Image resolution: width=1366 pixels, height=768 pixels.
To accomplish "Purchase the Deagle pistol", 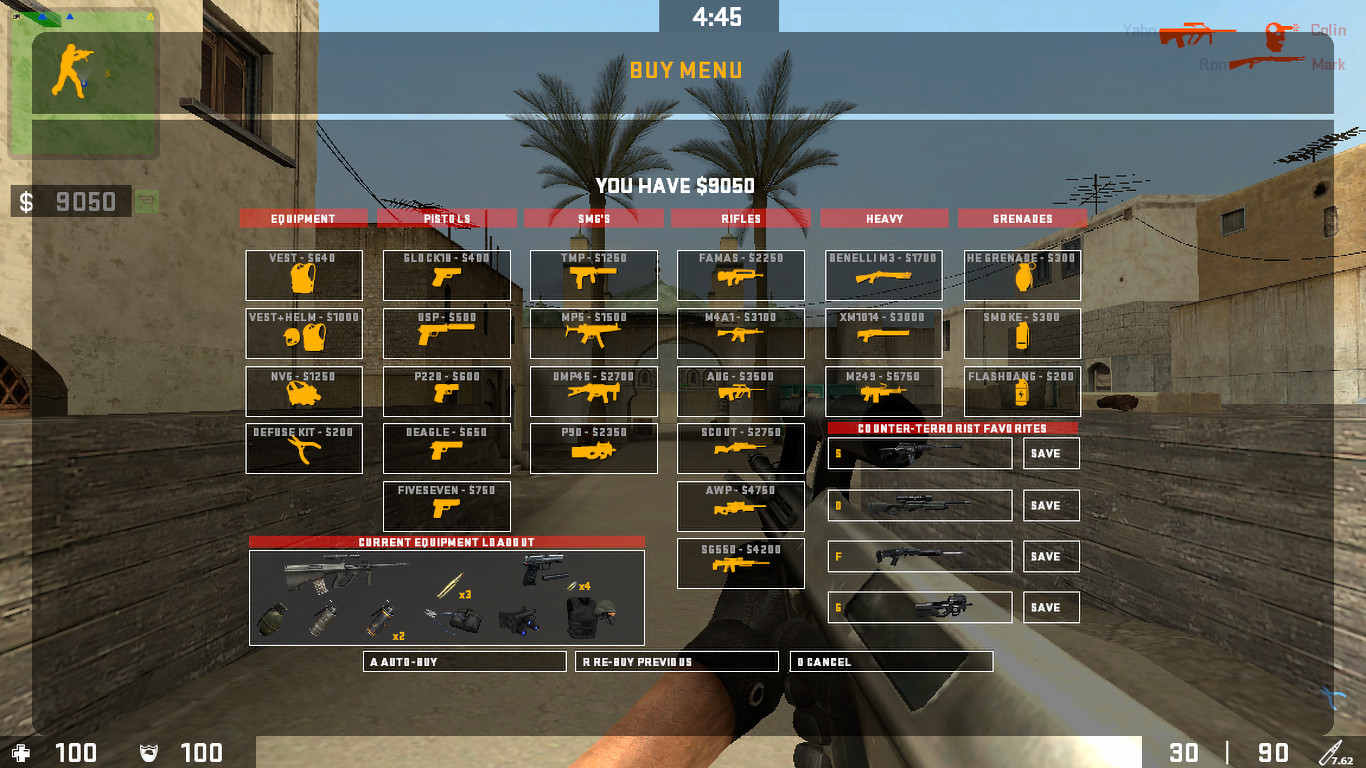I will pos(446,448).
